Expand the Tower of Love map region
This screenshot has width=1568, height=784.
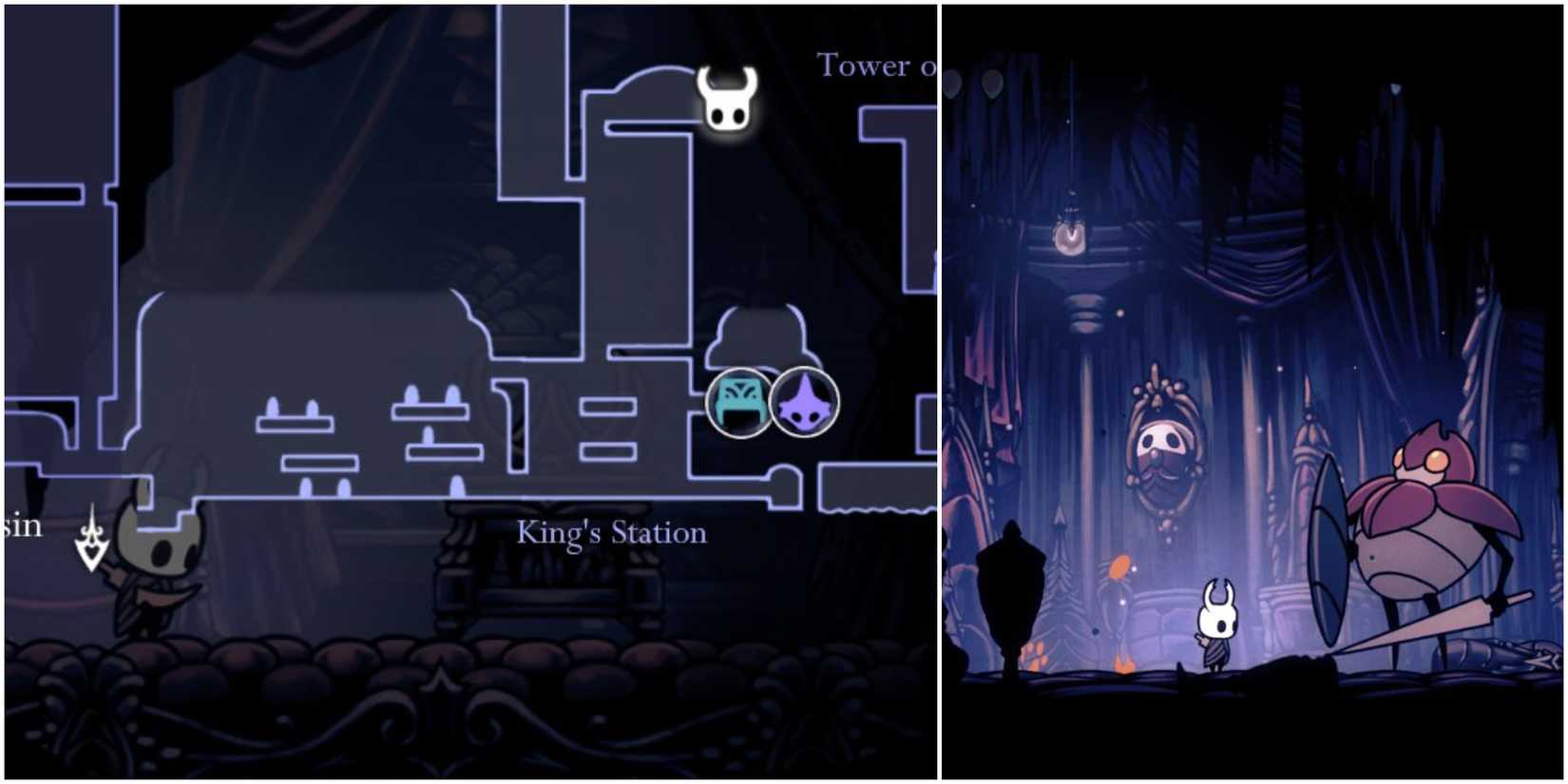[872, 67]
